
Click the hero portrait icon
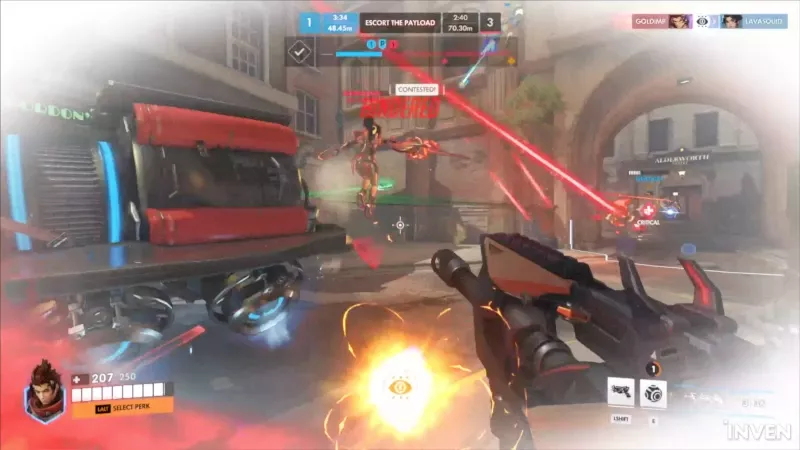(44, 389)
